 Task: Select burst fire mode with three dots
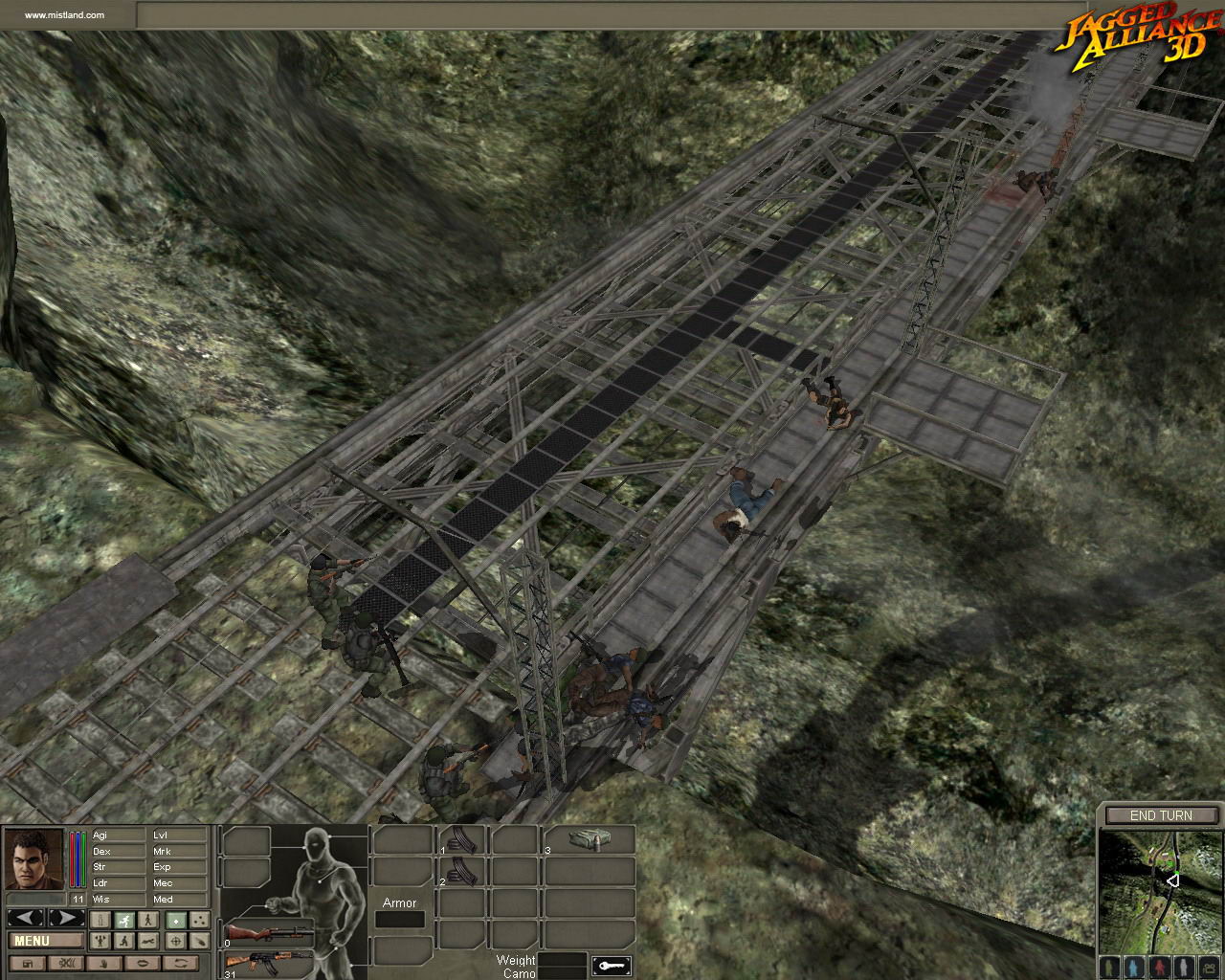199,920
